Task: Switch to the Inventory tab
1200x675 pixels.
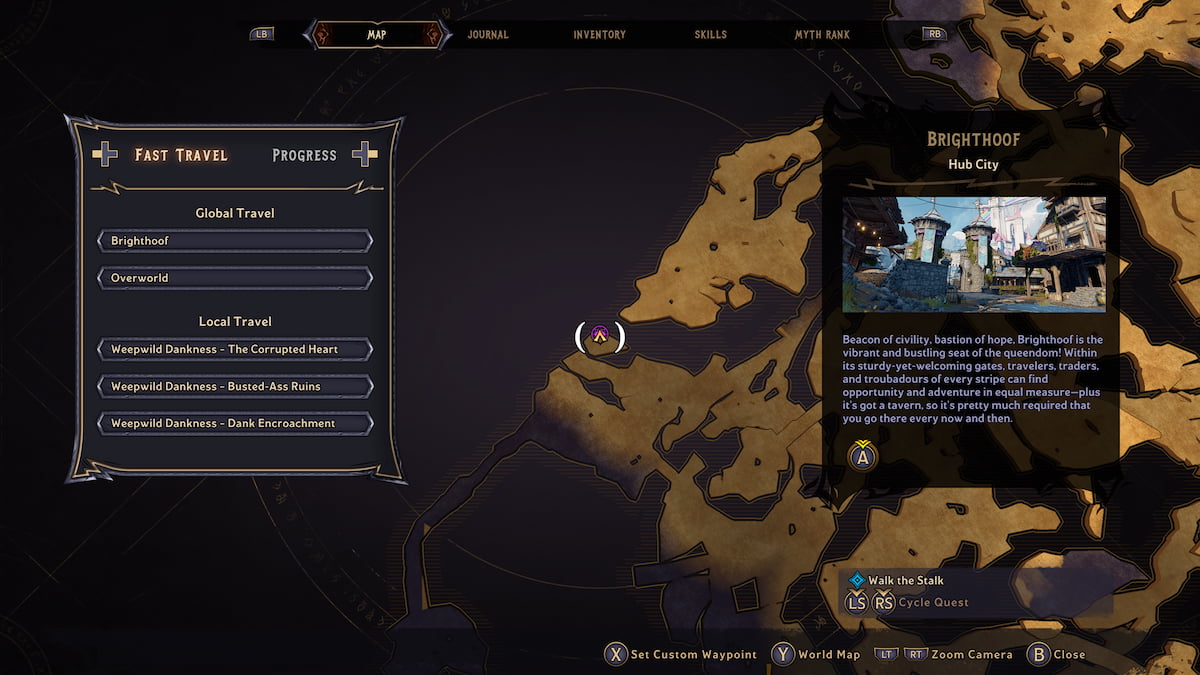Action: pyautogui.click(x=599, y=35)
